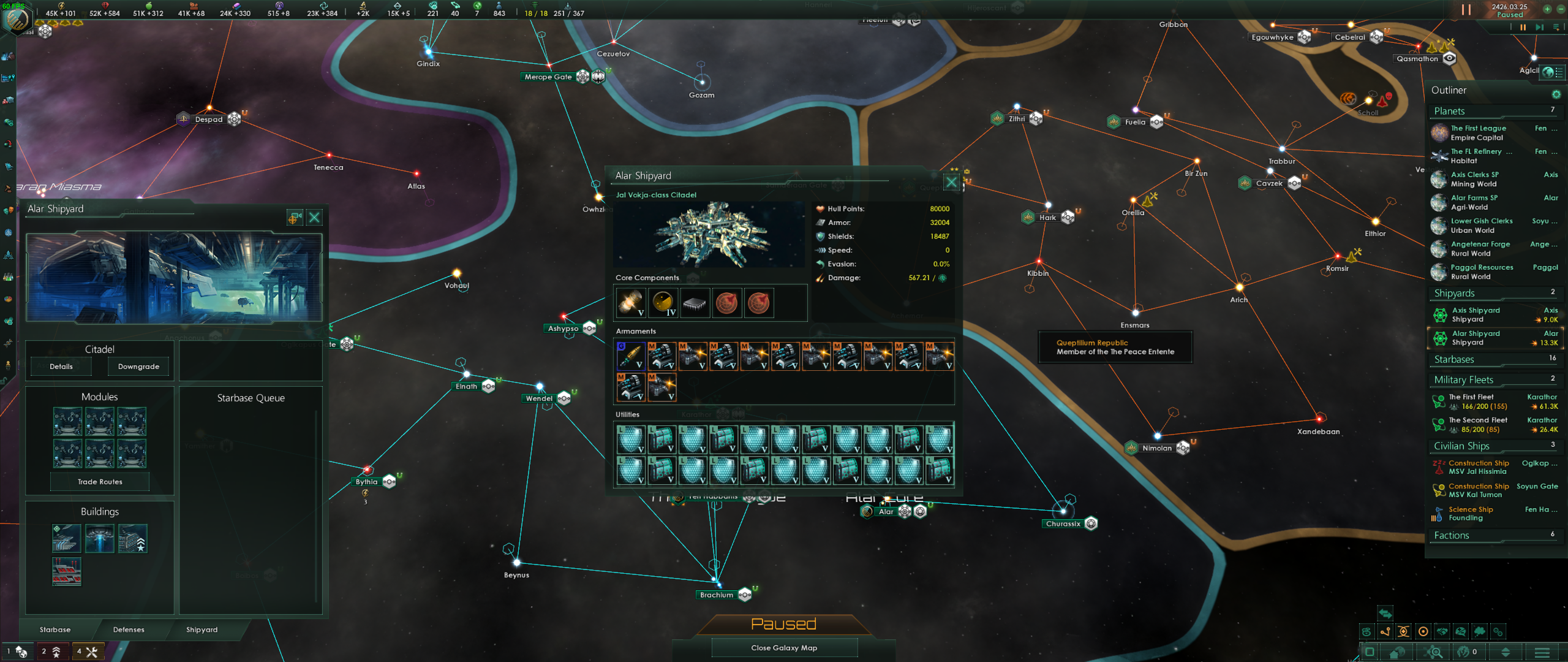This screenshot has height=662, width=1568.
Task: Click the diplomacy handshake map icon near bottom right
Action: (1442, 633)
